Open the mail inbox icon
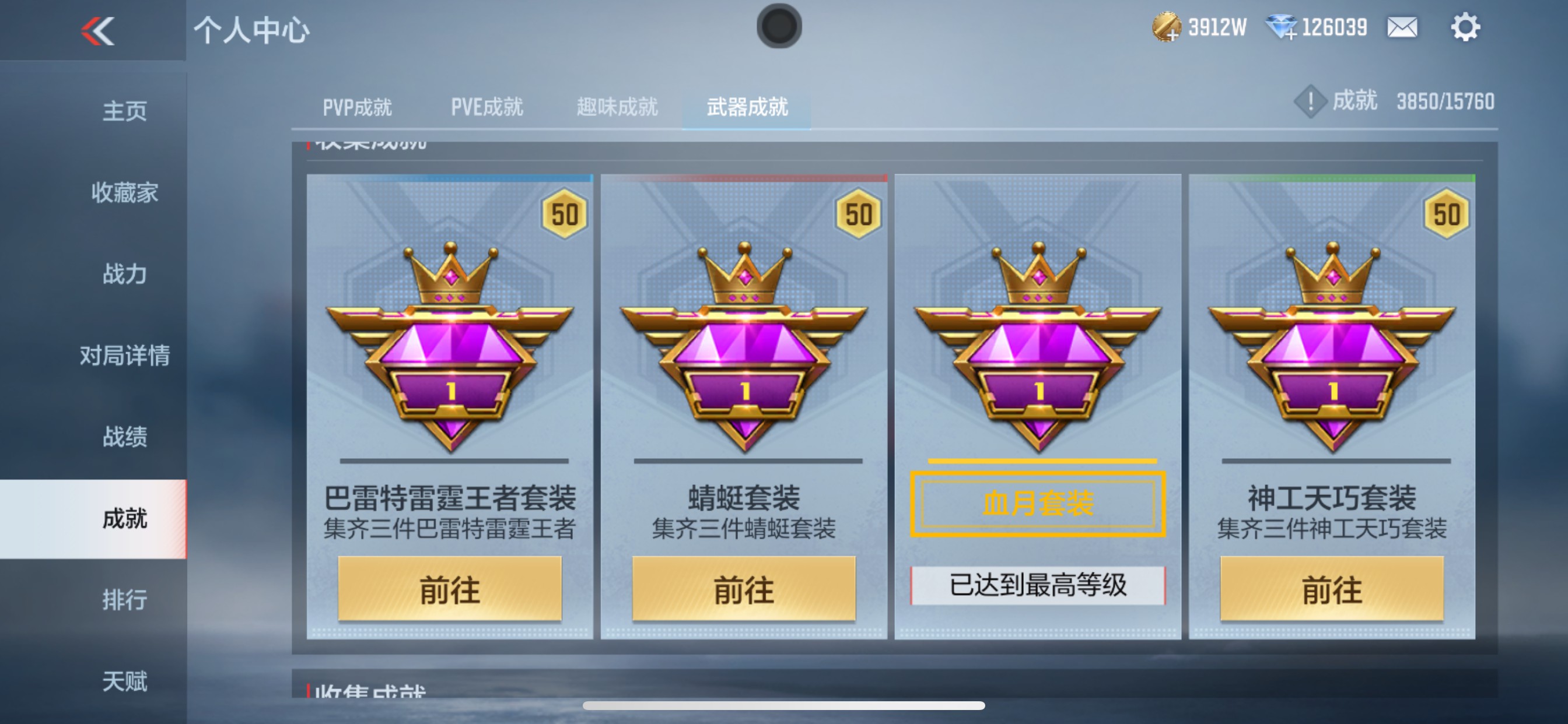Image resolution: width=1568 pixels, height=724 pixels. pyautogui.click(x=1402, y=27)
